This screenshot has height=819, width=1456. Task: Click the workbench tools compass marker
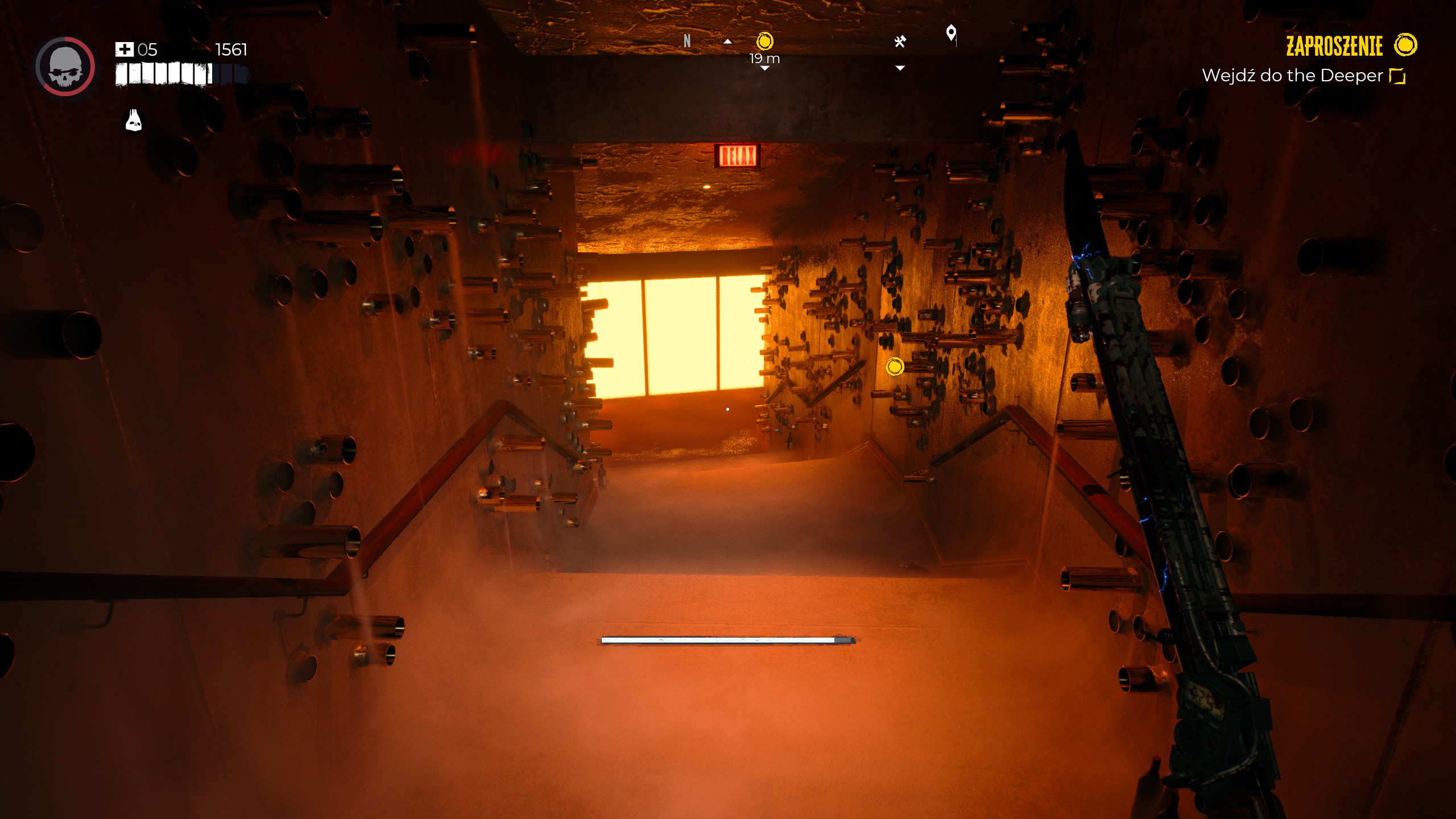(x=900, y=42)
